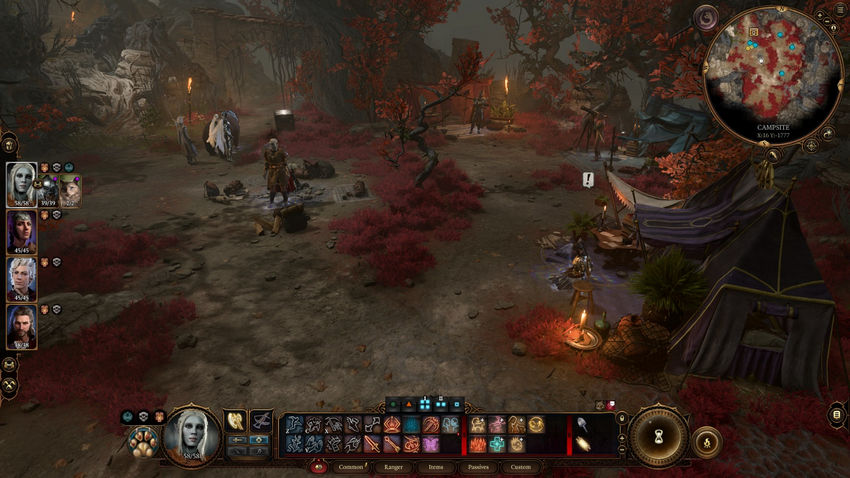The height and width of the screenshot is (478, 850).
Task: Select the melee weapon set slot
Action: tap(235, 421)
